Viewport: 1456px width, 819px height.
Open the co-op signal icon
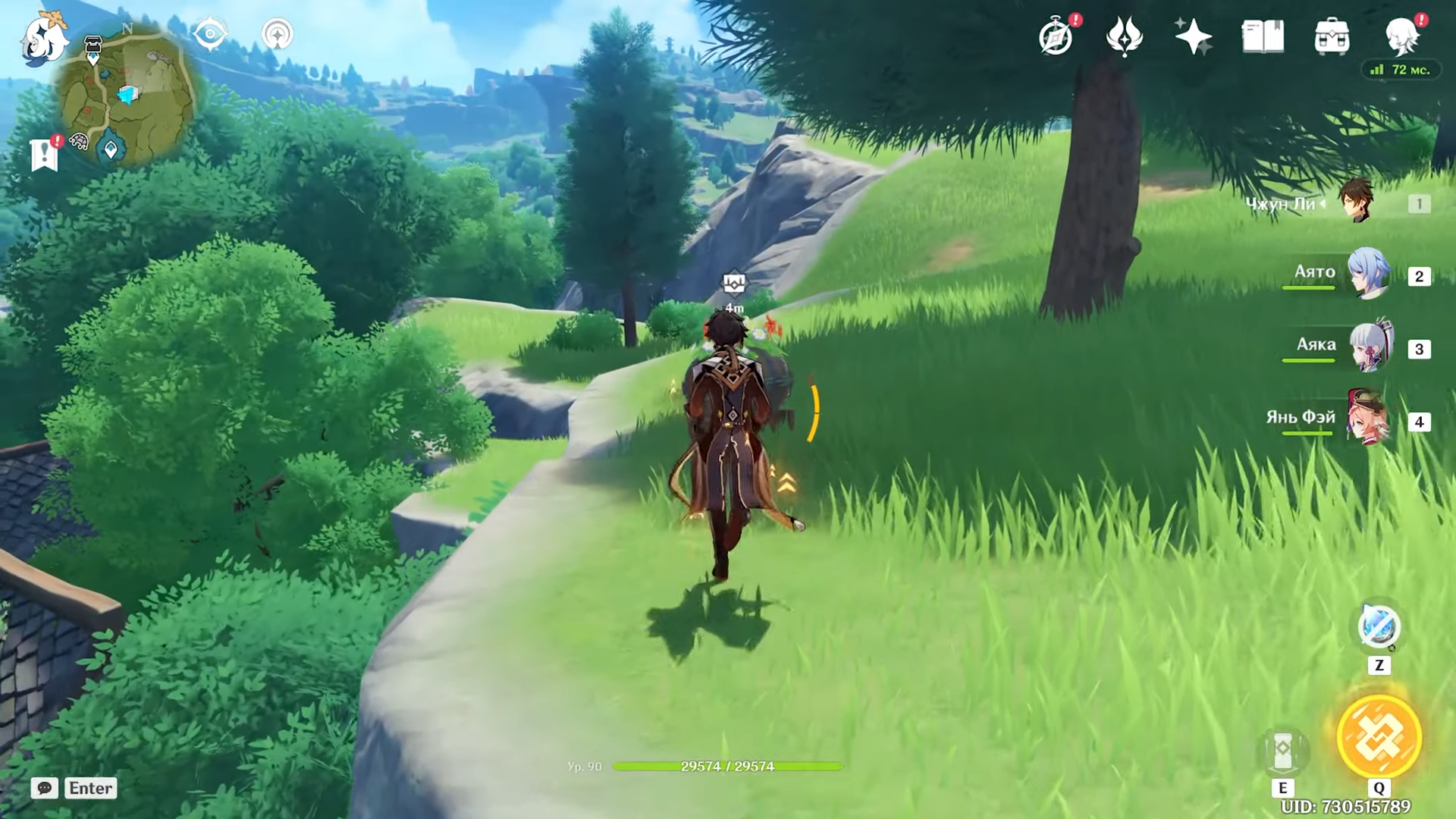(x=277, y=34)
